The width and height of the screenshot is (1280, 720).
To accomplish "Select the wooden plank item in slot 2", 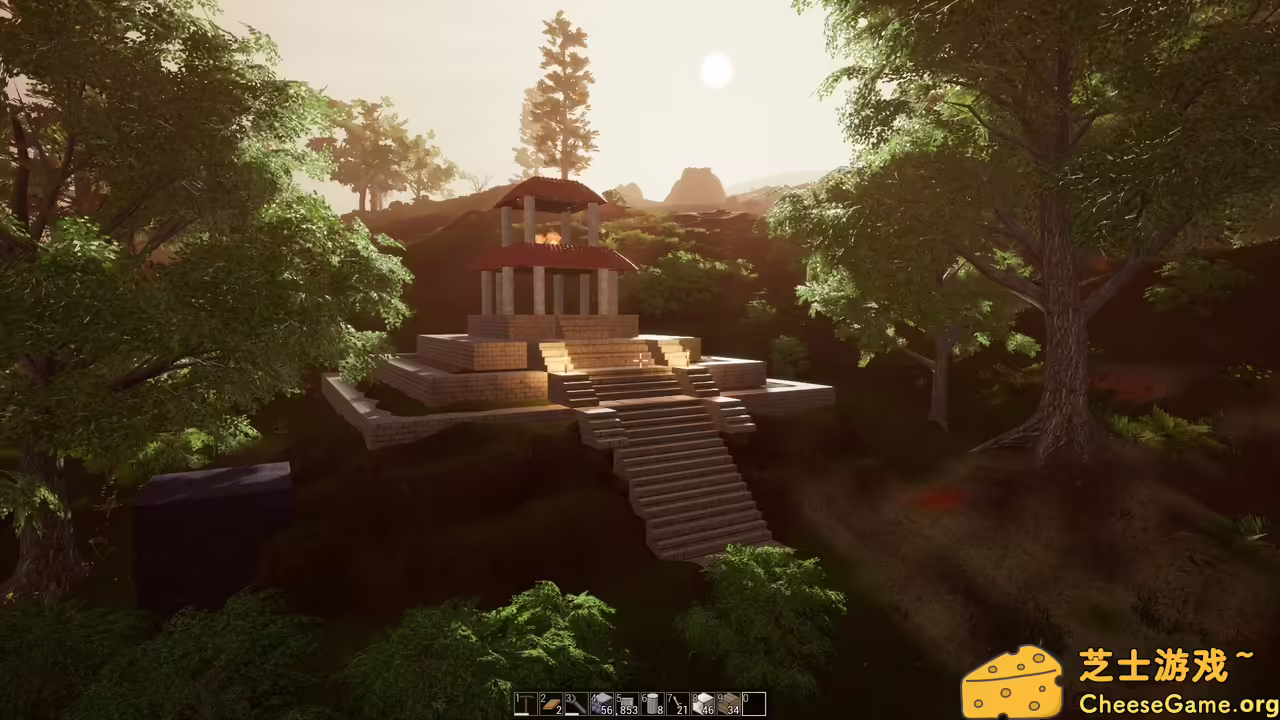I will click(550, 705).
